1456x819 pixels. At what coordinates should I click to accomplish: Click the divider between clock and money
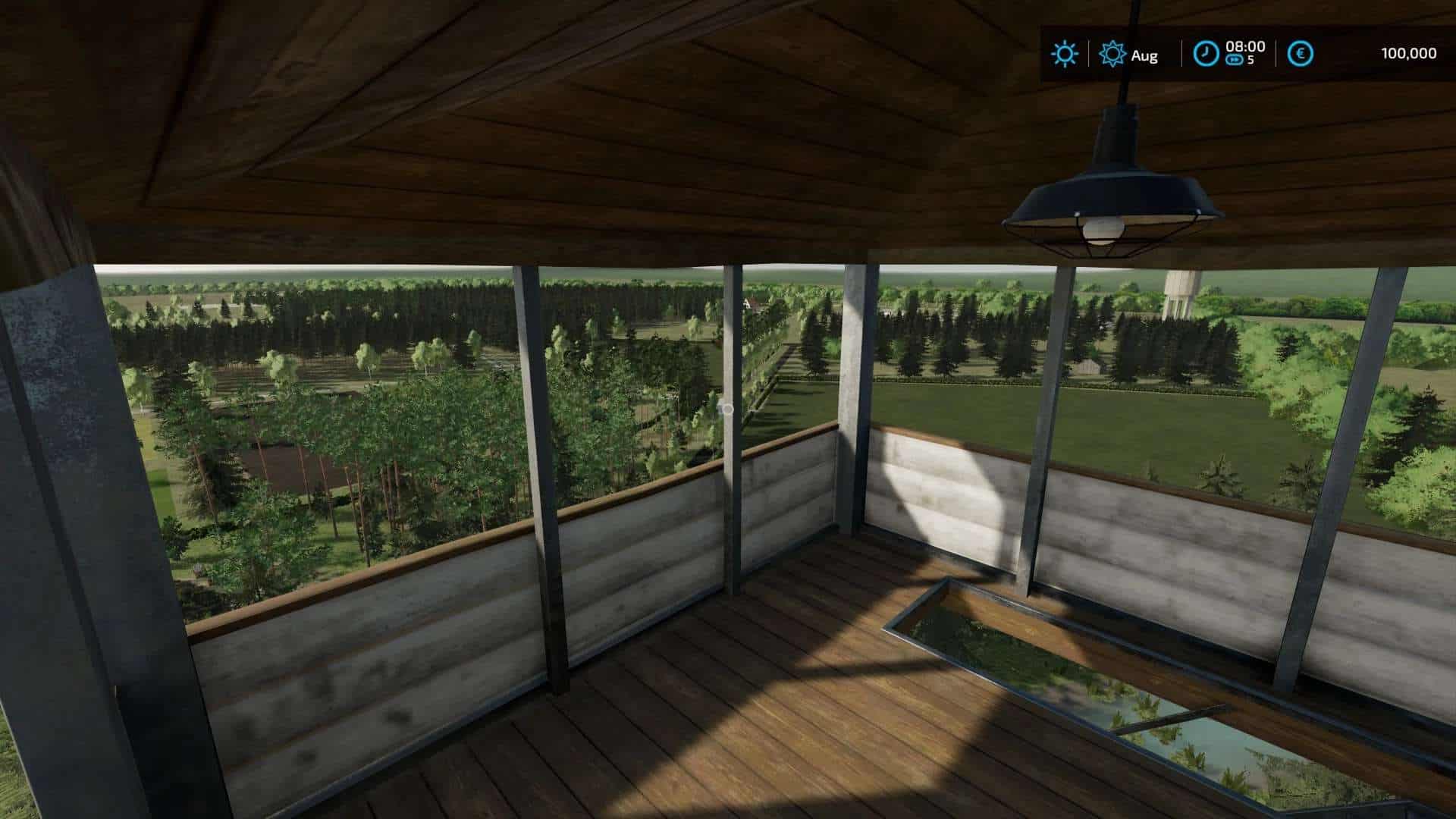[1276, 55]
